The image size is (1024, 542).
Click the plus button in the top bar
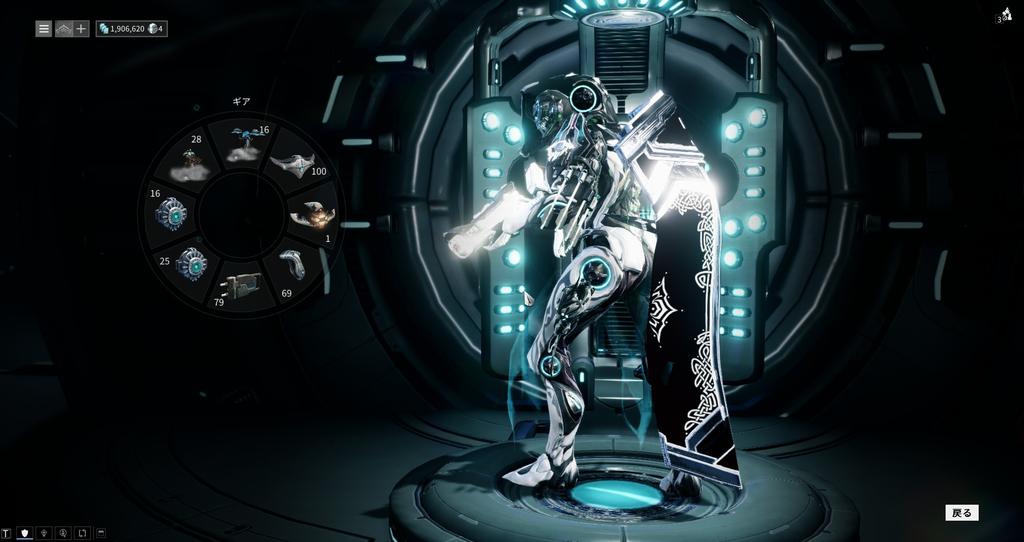[81, 29]
